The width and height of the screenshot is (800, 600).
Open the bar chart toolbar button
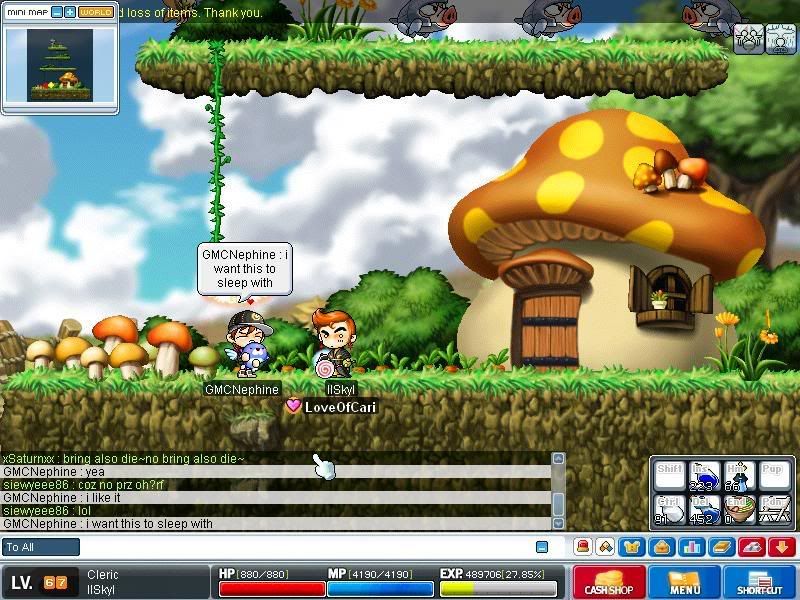tap(692, 547)
